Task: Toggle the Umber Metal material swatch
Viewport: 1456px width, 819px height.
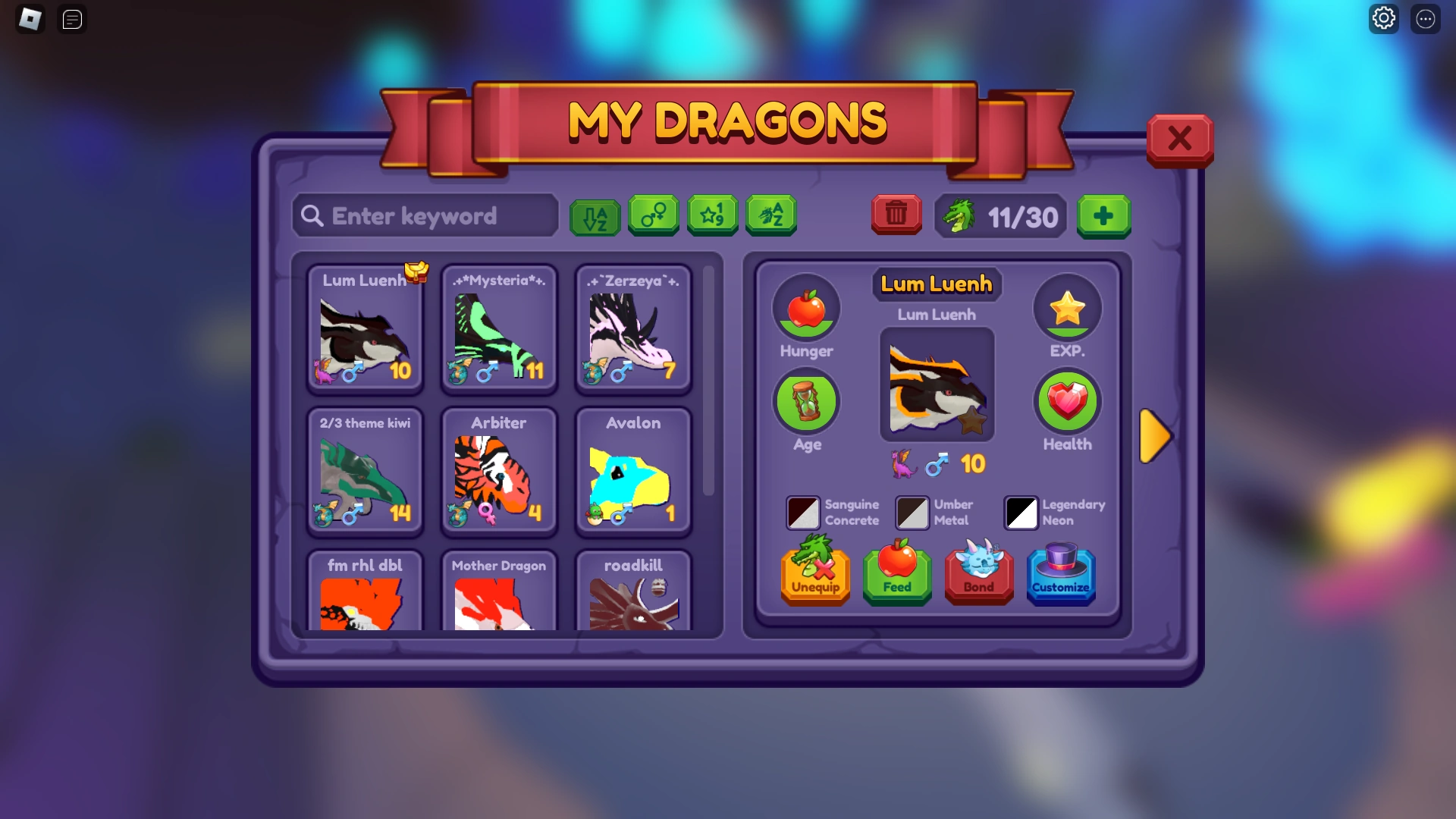Action: [912, 513]
